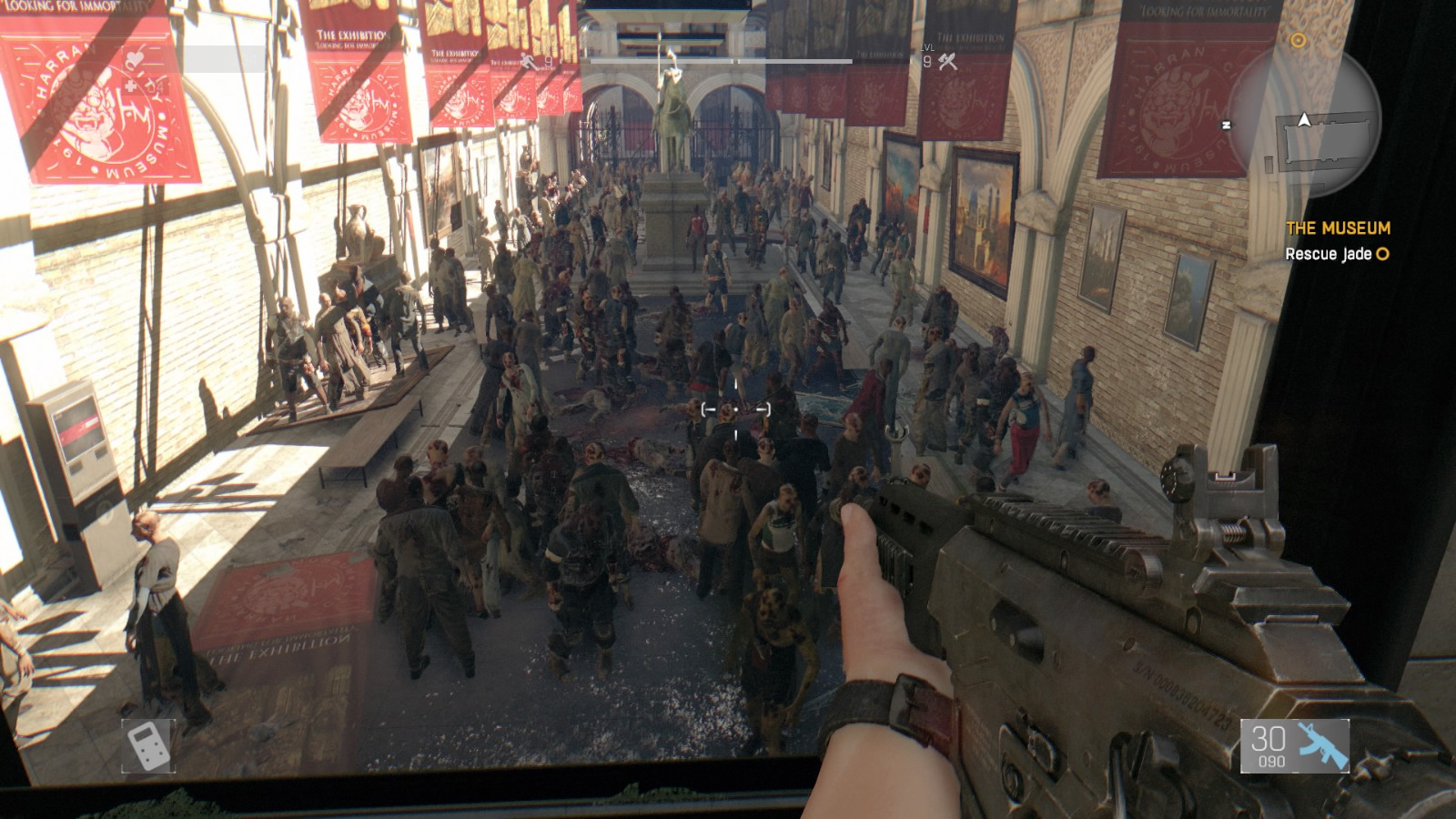Click the runner survivor rank icon top left
The width and height of the screenshot is (1456, 819).
point(528,60)
